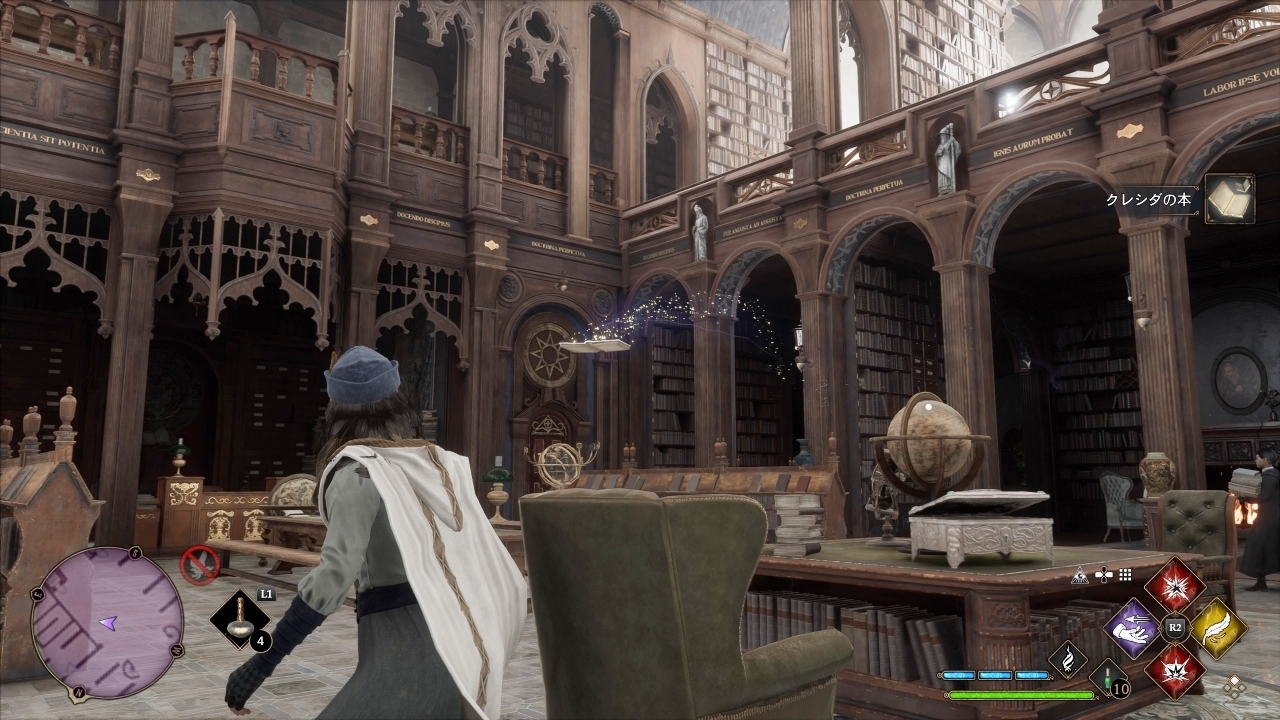Select the purple Accio hand spell
The image size is (1280, 720).
[1131, 628]
